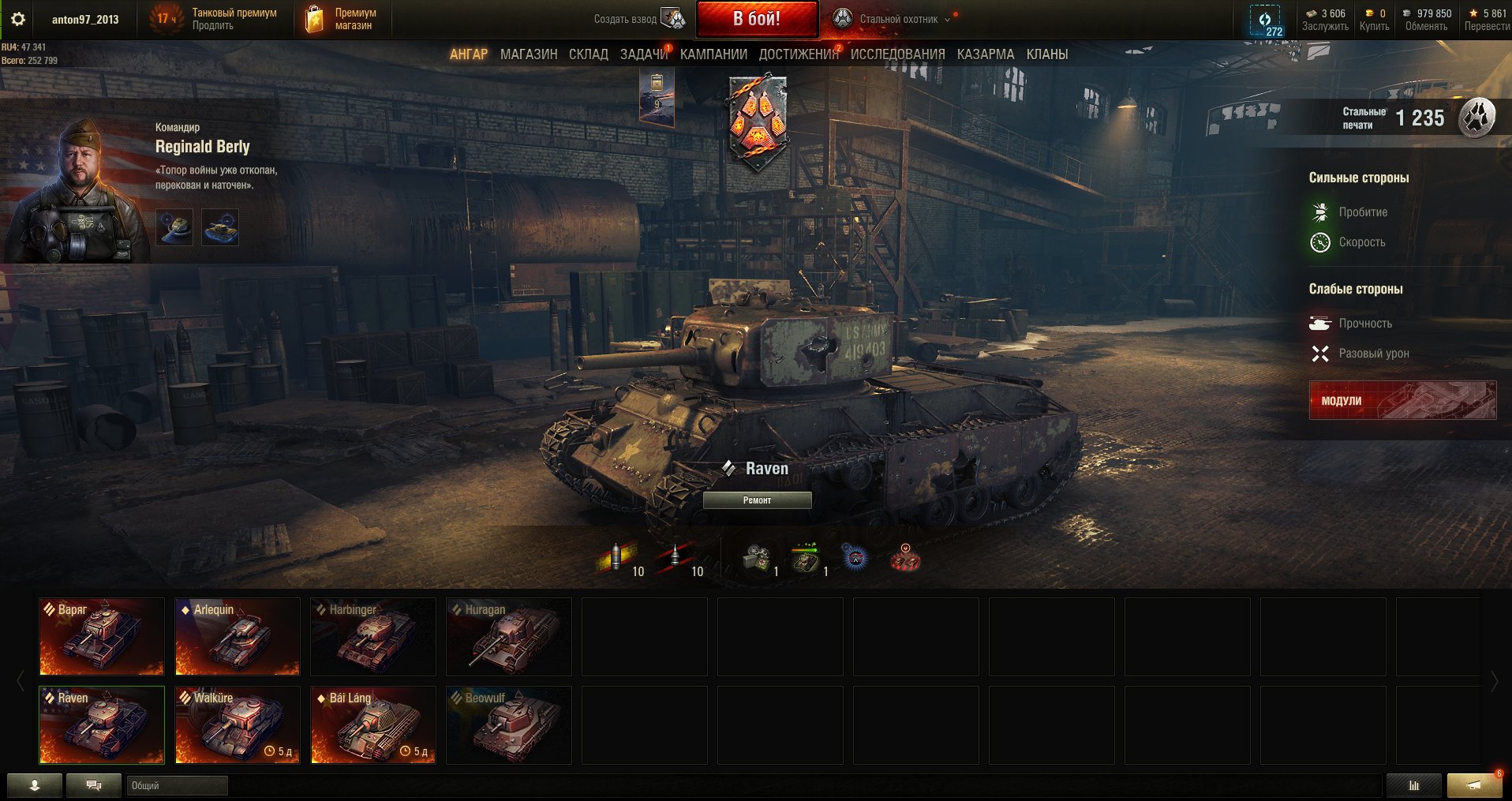
Task: Open the МАГАЗИН tab
Action: pyautogui.click(x=528, y=54)
